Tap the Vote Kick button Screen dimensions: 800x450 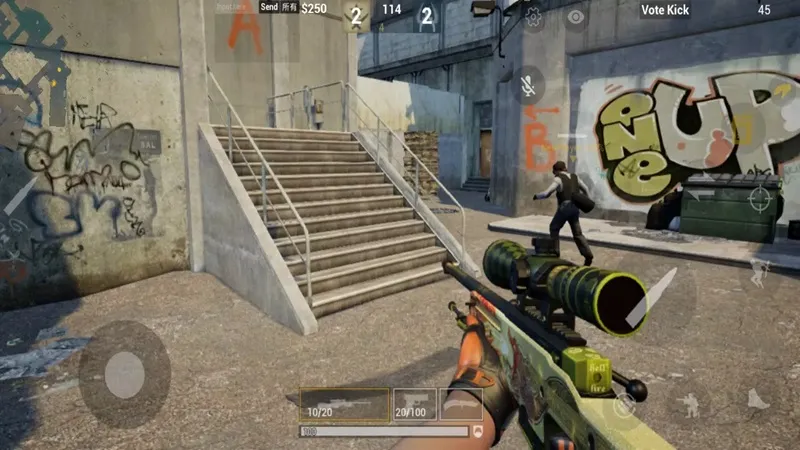click(x=665, y=10)
